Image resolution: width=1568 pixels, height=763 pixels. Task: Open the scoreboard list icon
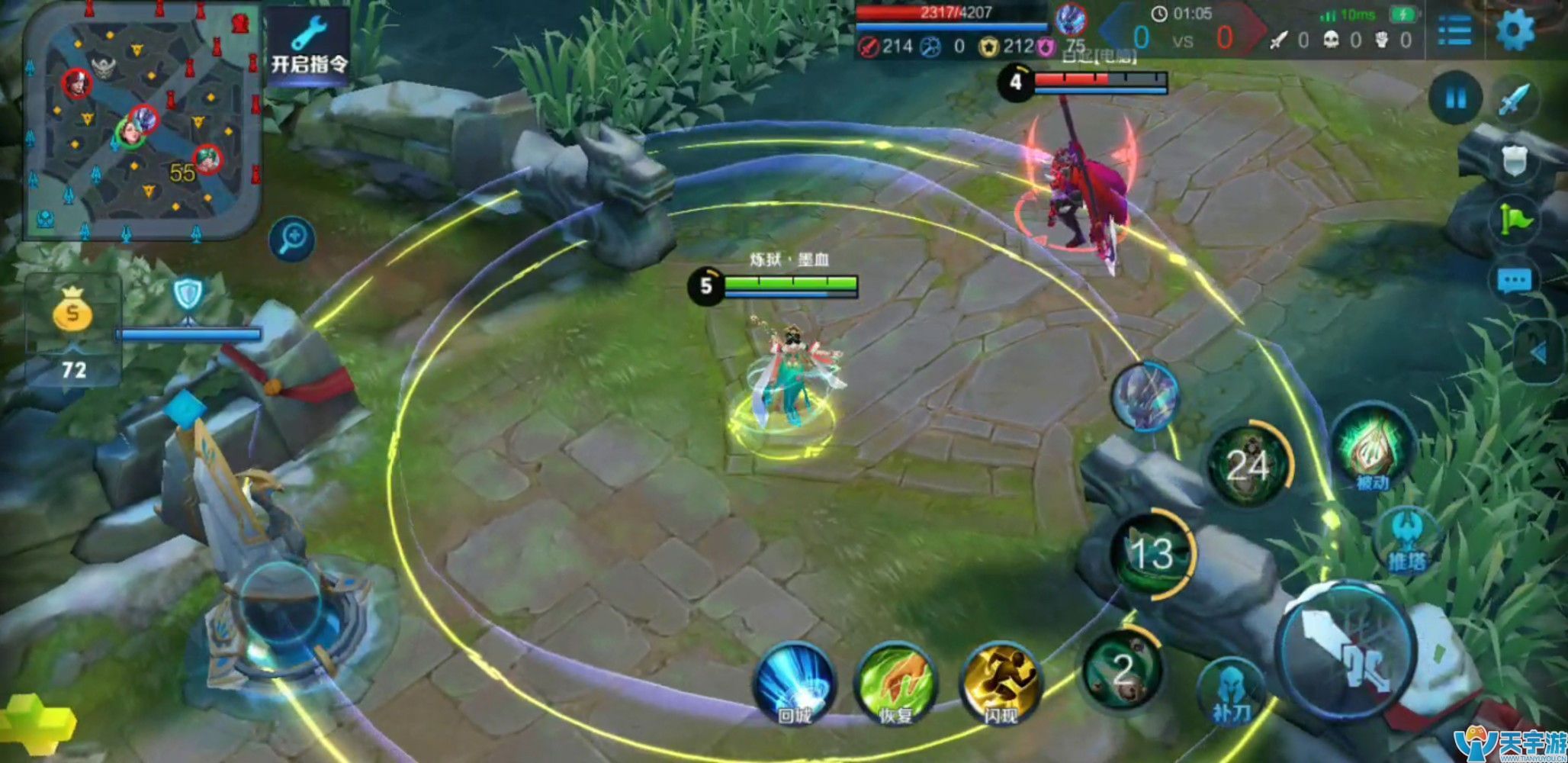[1454, 31]
